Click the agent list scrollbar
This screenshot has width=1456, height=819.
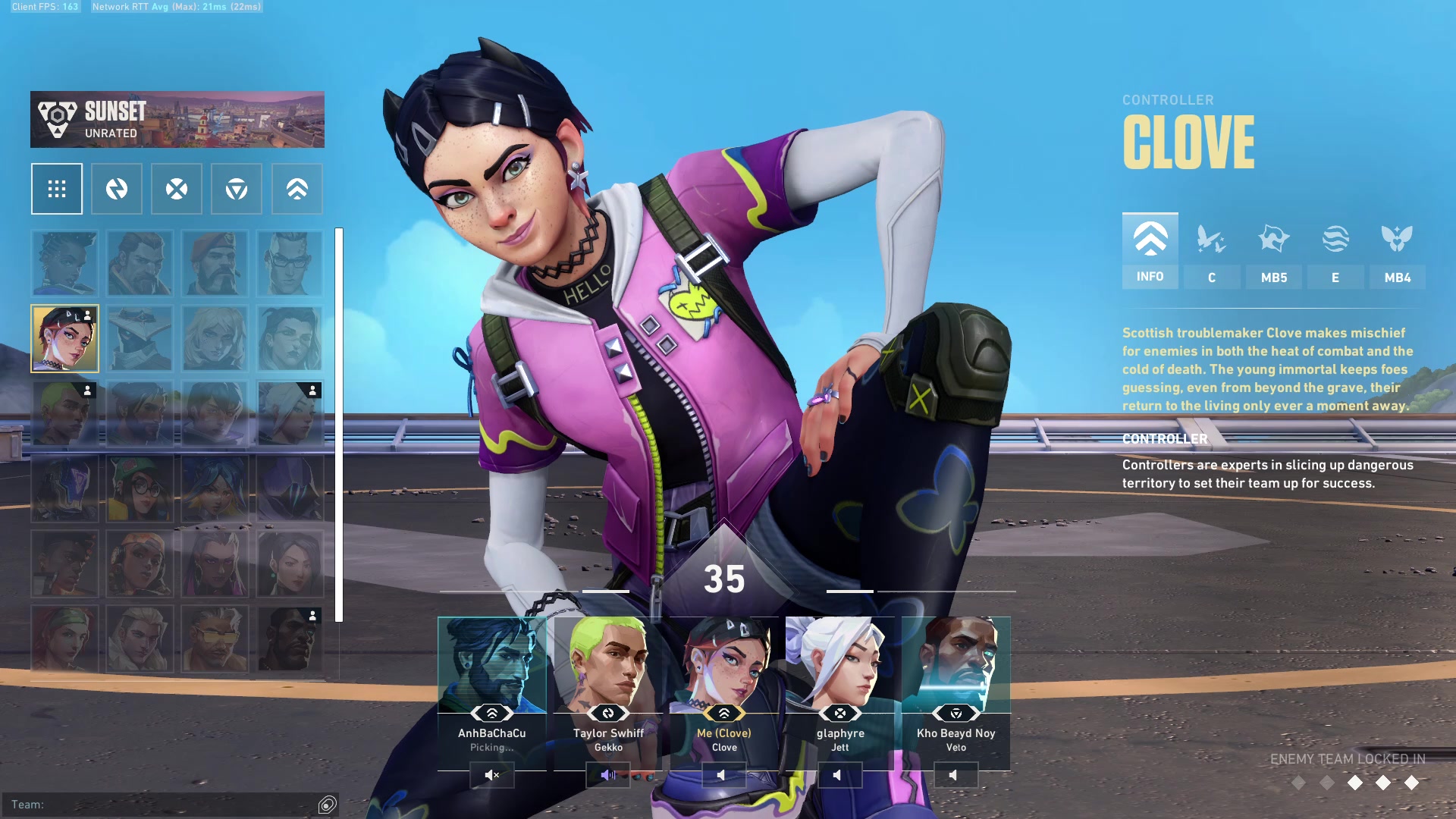click(339, 425)
